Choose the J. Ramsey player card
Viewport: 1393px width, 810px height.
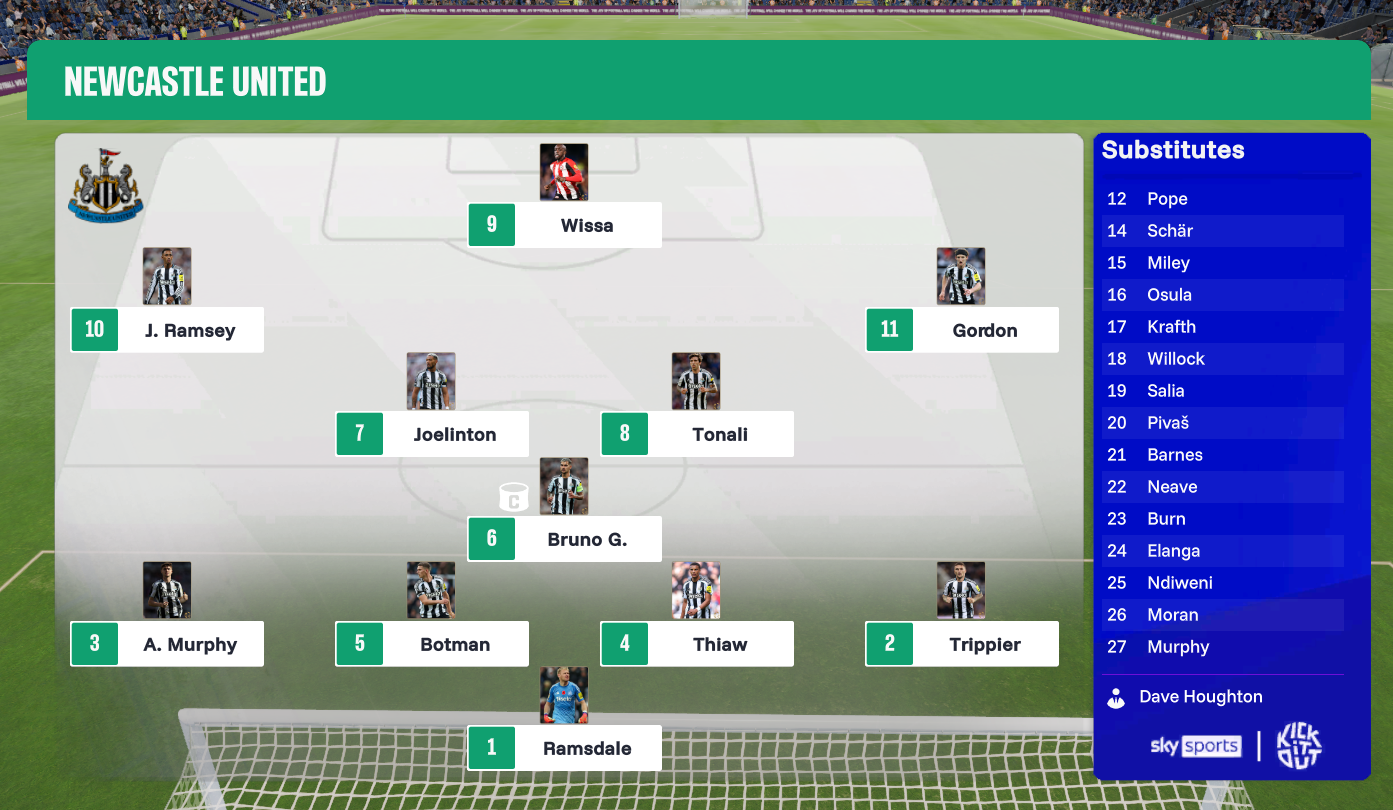pos(167,330)
